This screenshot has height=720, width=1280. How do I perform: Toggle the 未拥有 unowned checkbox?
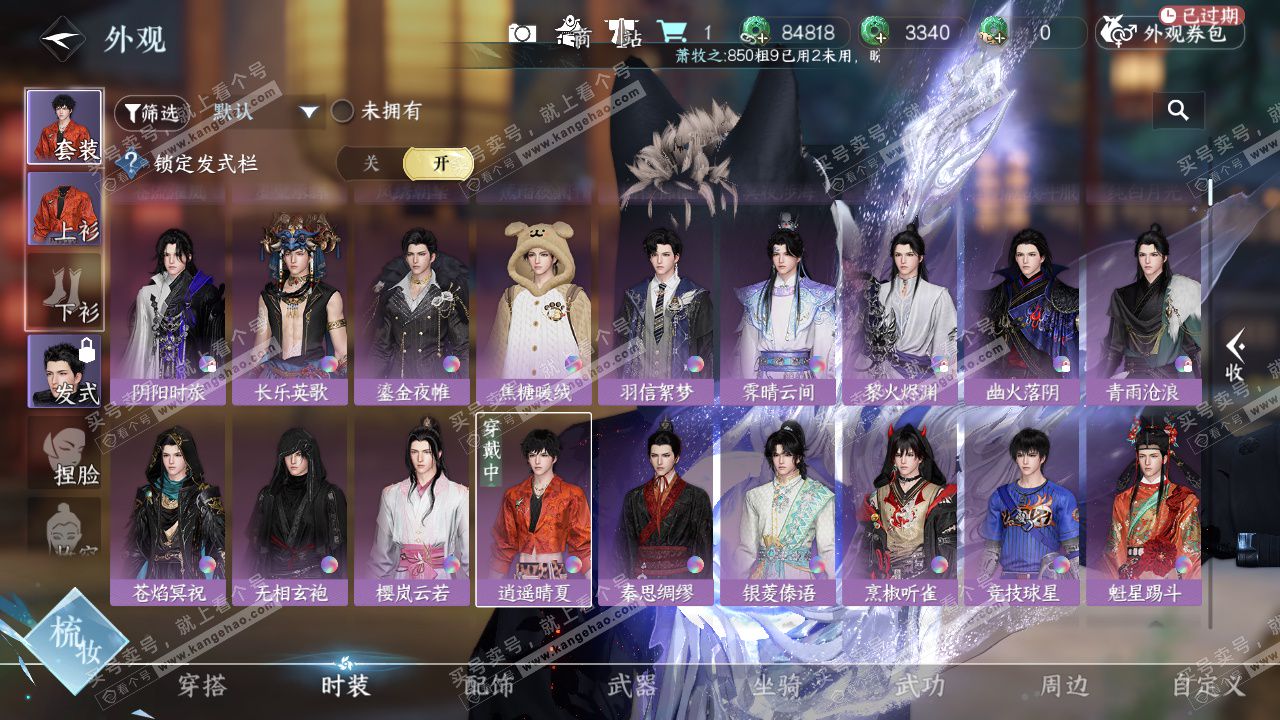pos(343,112)
